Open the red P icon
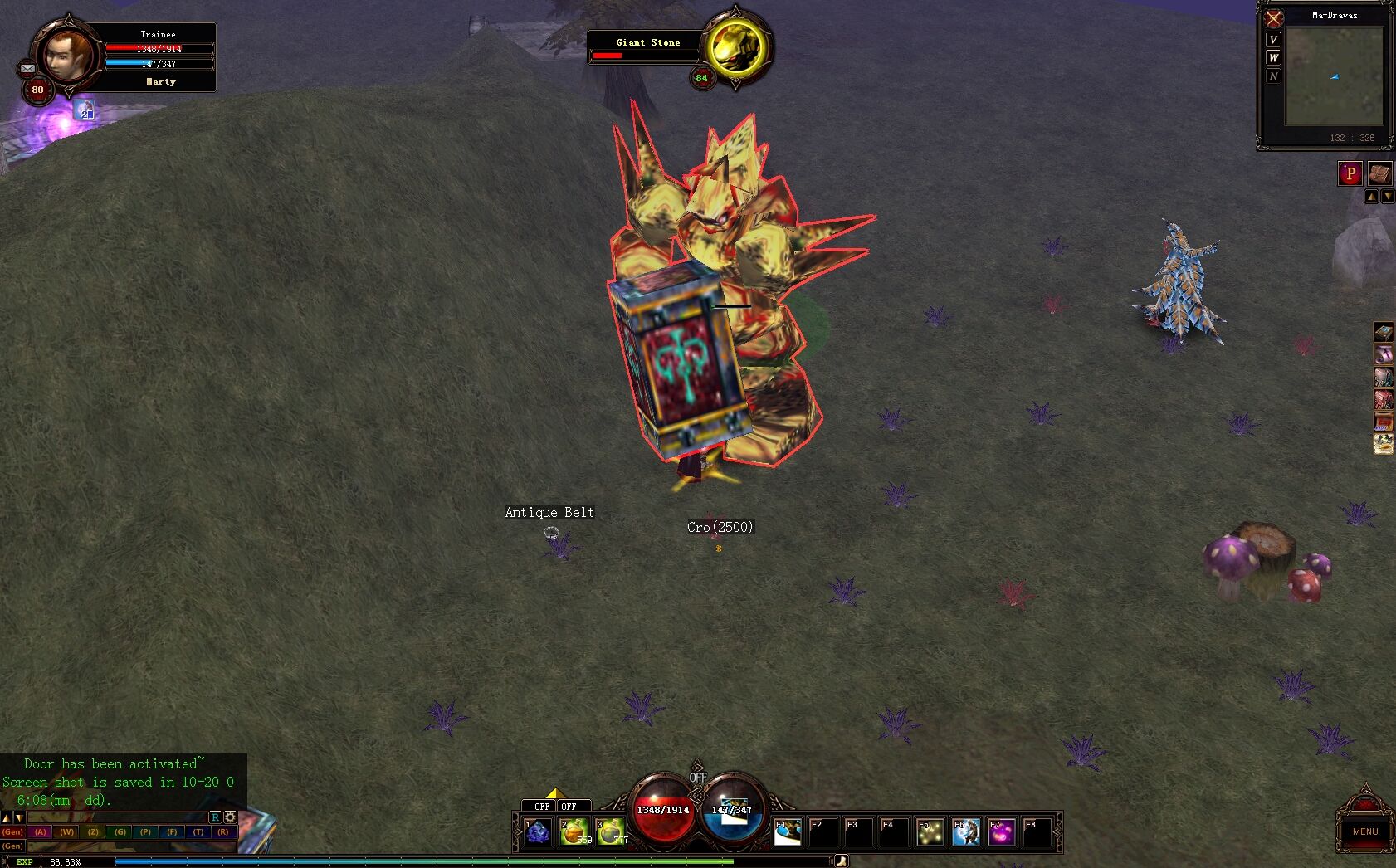Image resolution: width=1396 pixels, height=868 pixels. pos(1350,173)
